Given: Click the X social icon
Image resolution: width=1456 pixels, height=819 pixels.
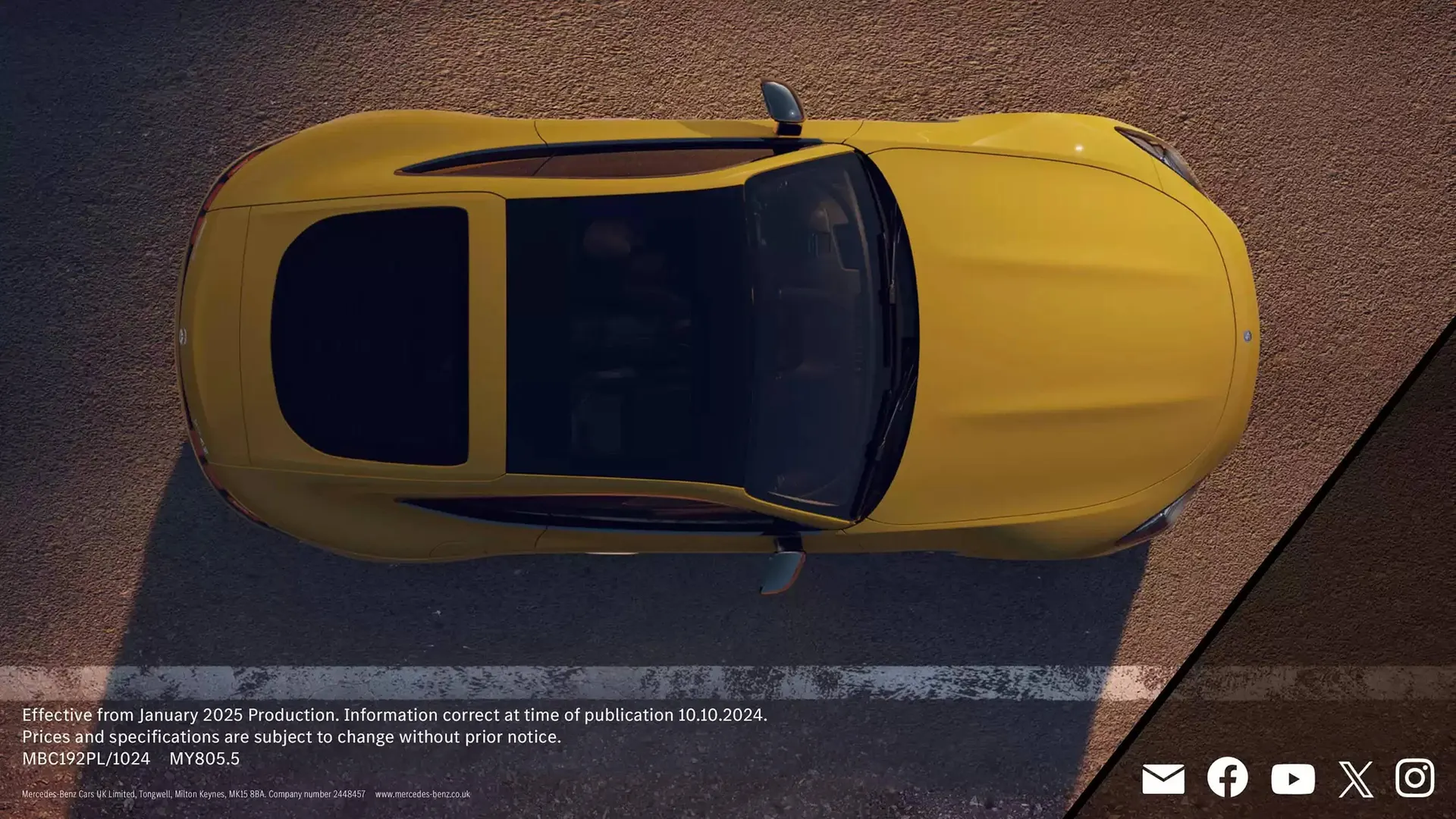Looking at the screenshot, I should click(1355, 779).
